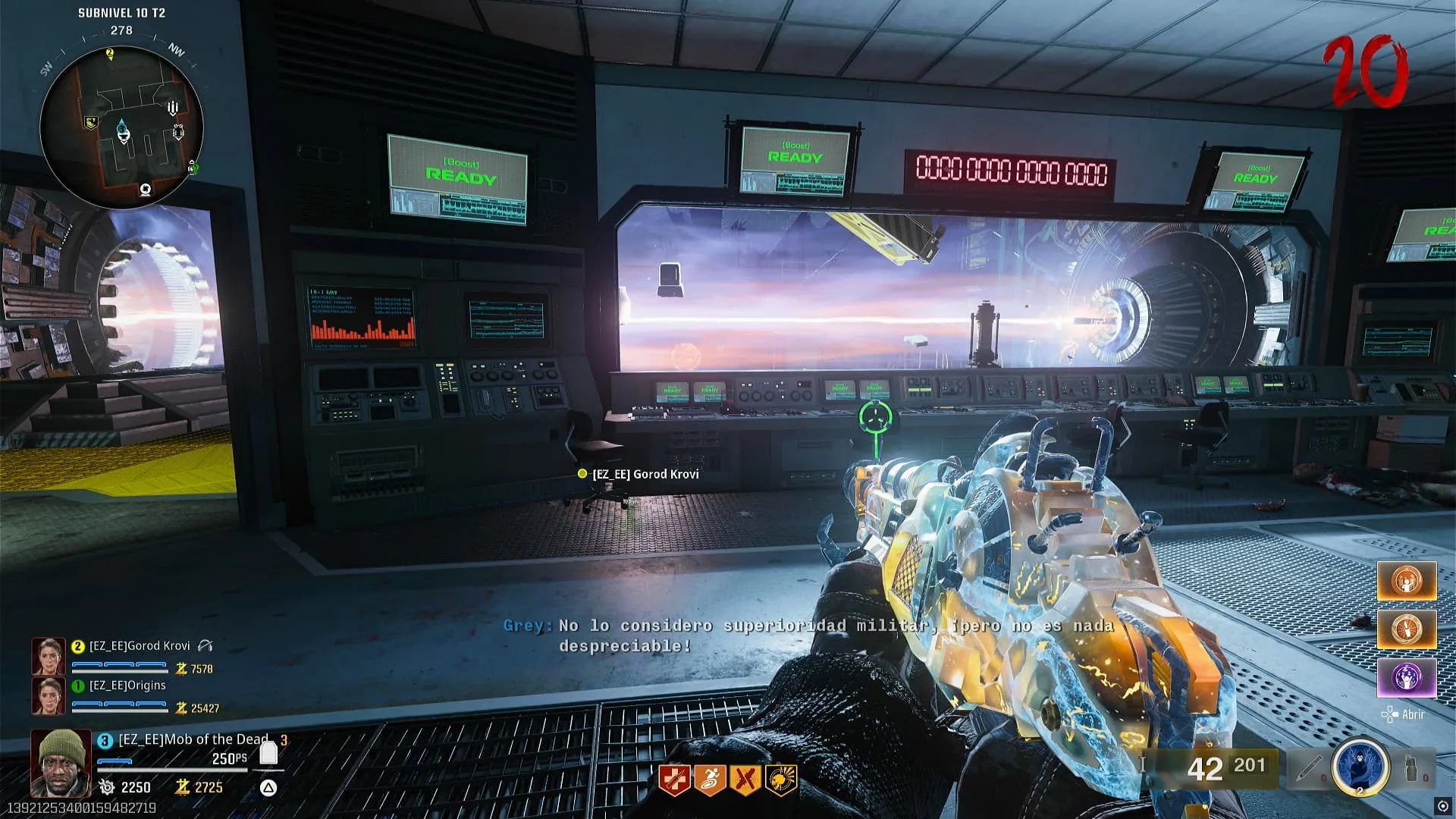Viewport: 1456px width, 819px height.
Task: Click the circular minimap
Action: tap(121, 127)
